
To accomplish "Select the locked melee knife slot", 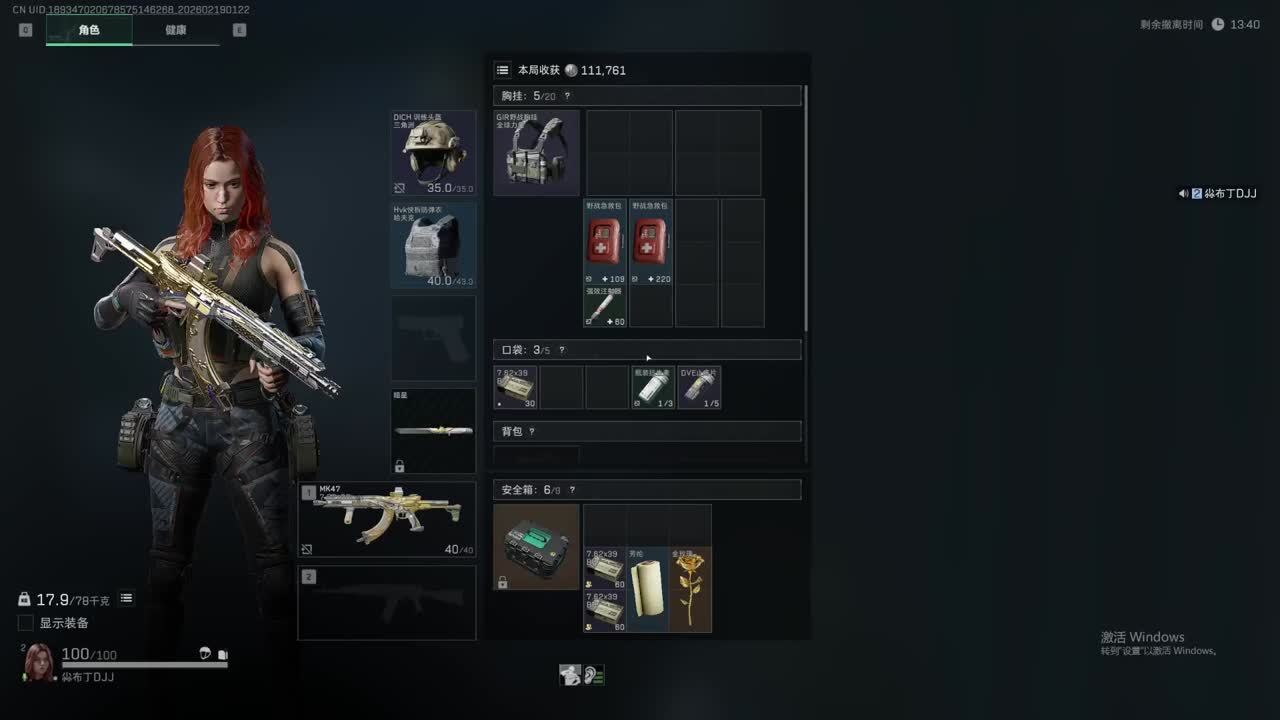I will pos(433,431).
